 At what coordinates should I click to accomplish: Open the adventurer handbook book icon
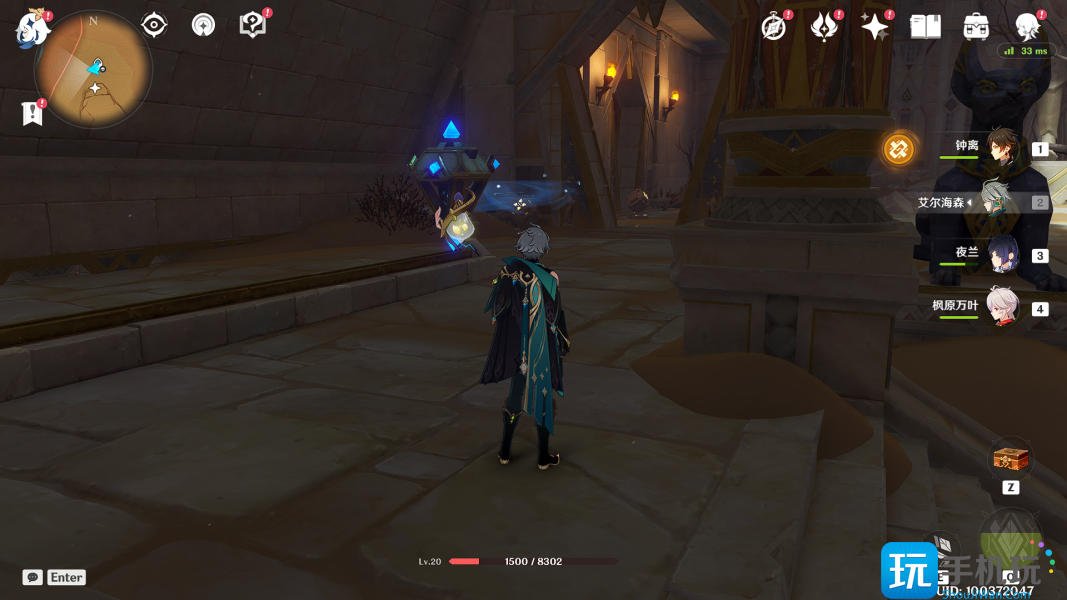[925, 27]
